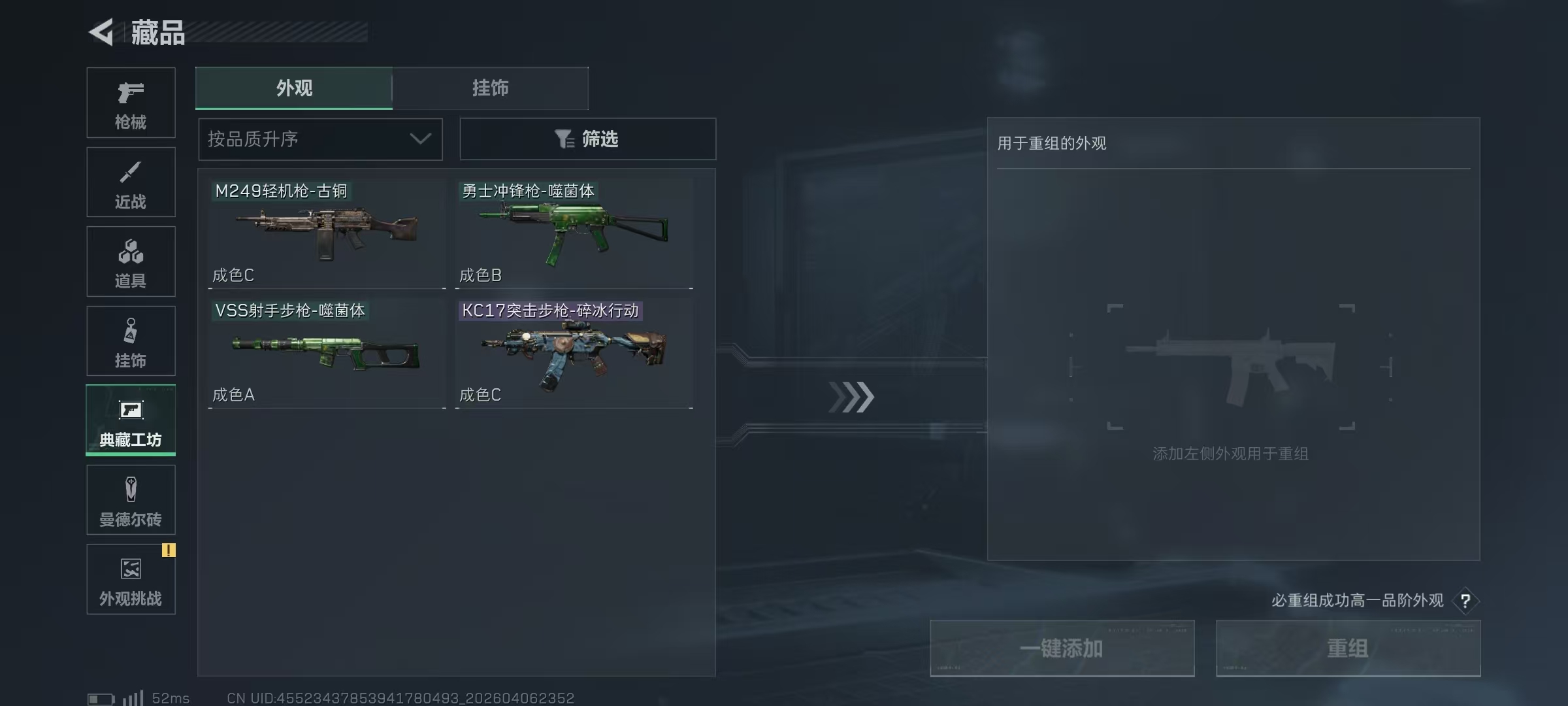Screen dimensions: 1568x706
Task: Open the 筛选 filter panel
Action: (x=587, y=139)
